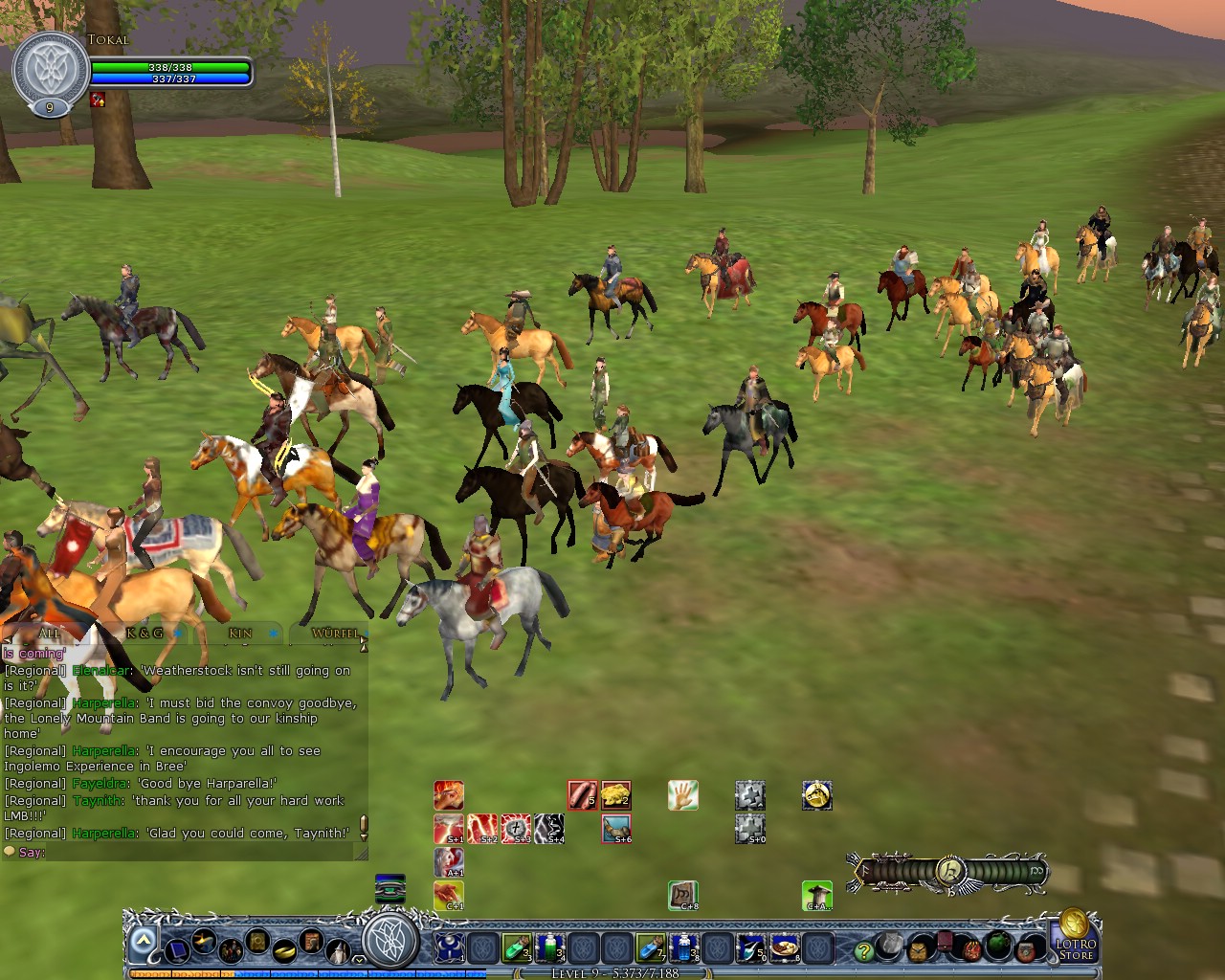
Task: Open the LOTRO Store
Action: click(x=1078, y=948)
